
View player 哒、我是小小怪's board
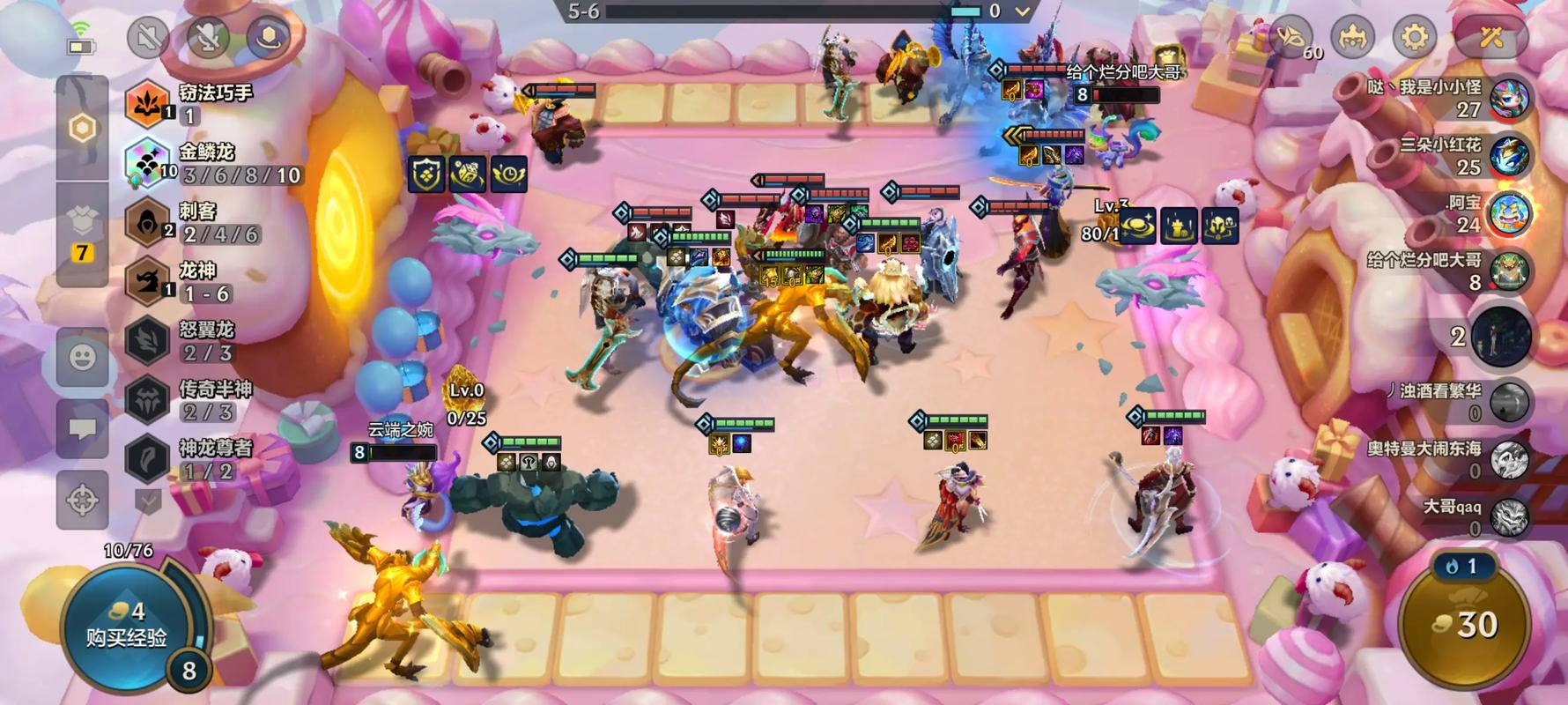coord(1509,98)
